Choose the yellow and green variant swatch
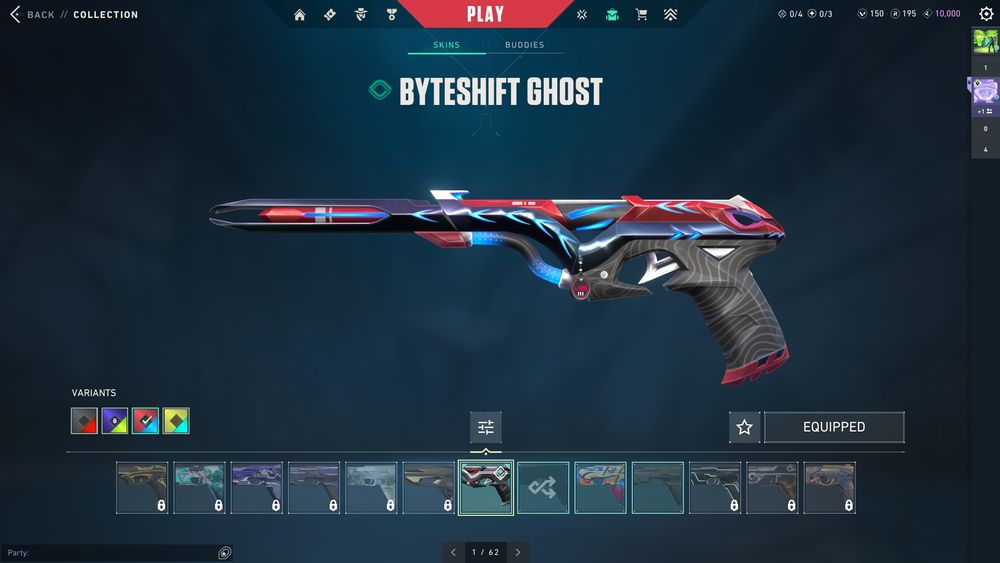Screen dimensions: 1000x563 tap(177, 421)
